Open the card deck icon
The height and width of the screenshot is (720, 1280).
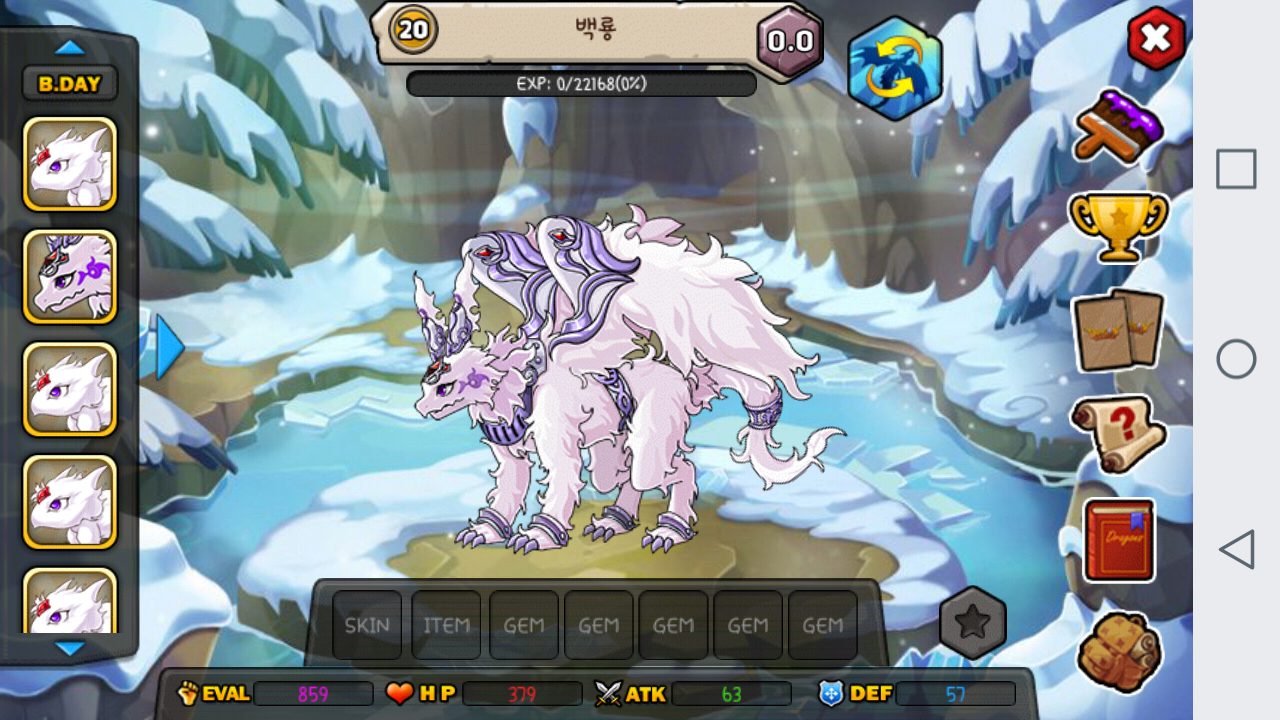coord(1118,330)
